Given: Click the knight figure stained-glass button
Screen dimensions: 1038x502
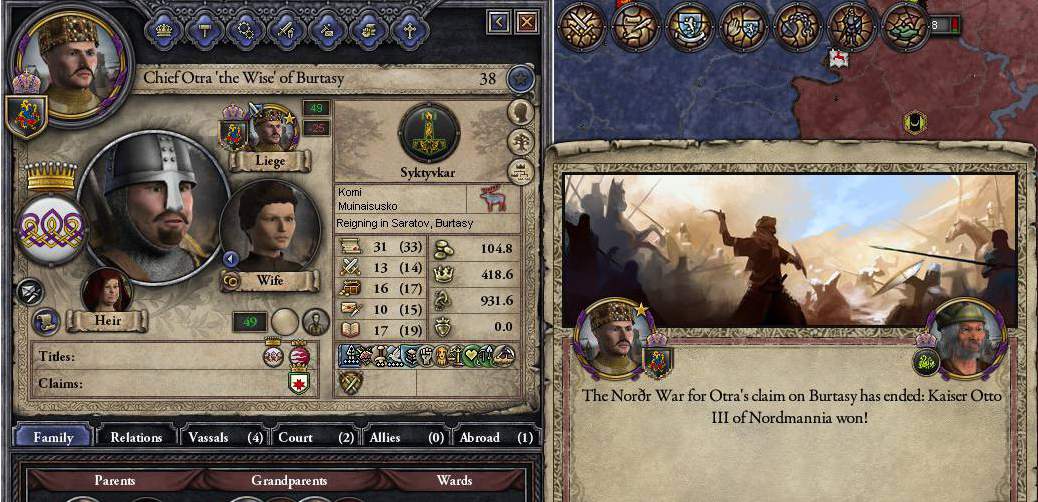Looking at the screenshot, I should coord(852,25).
